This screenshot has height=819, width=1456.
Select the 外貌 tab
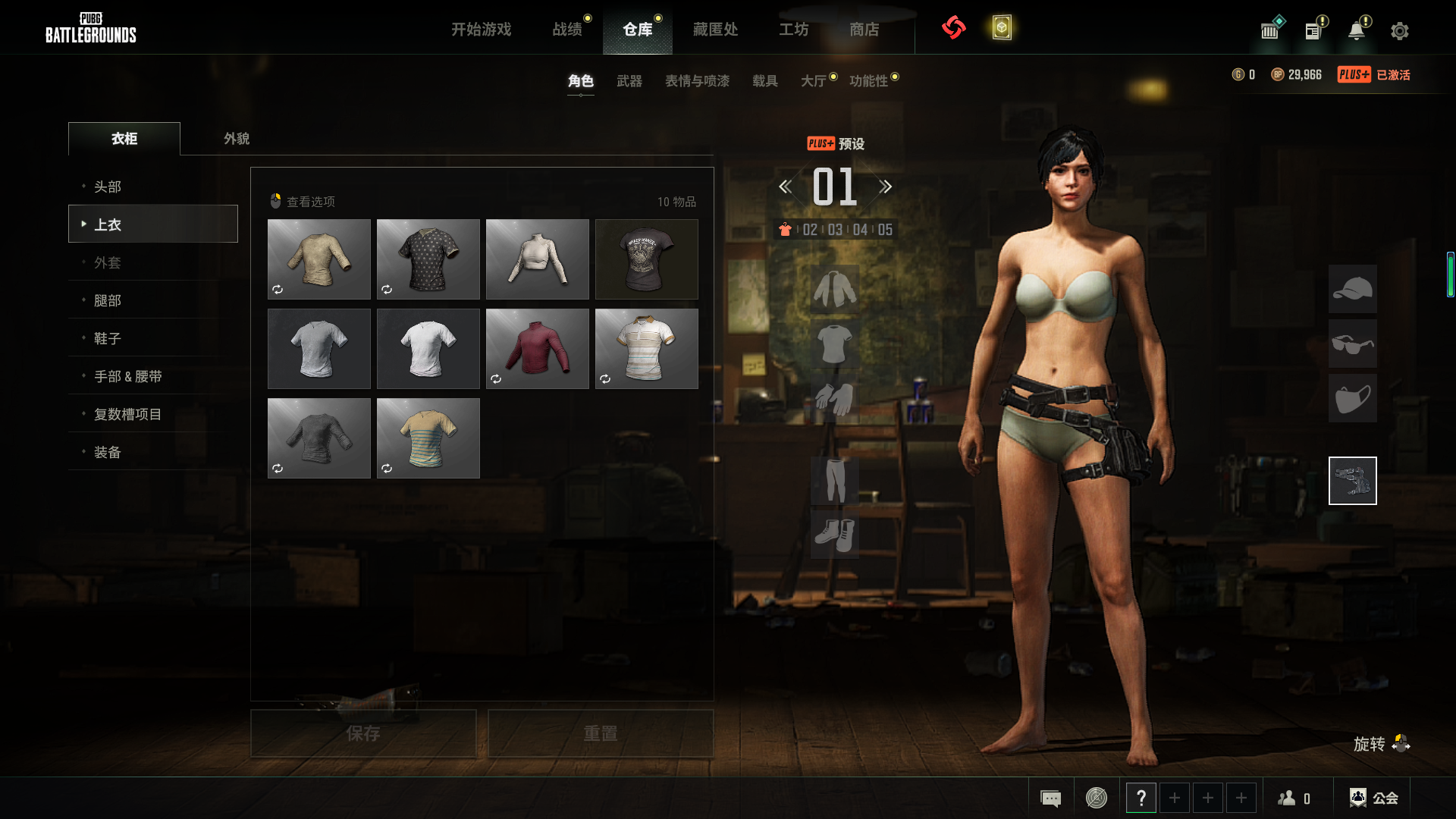pos(237,139)
